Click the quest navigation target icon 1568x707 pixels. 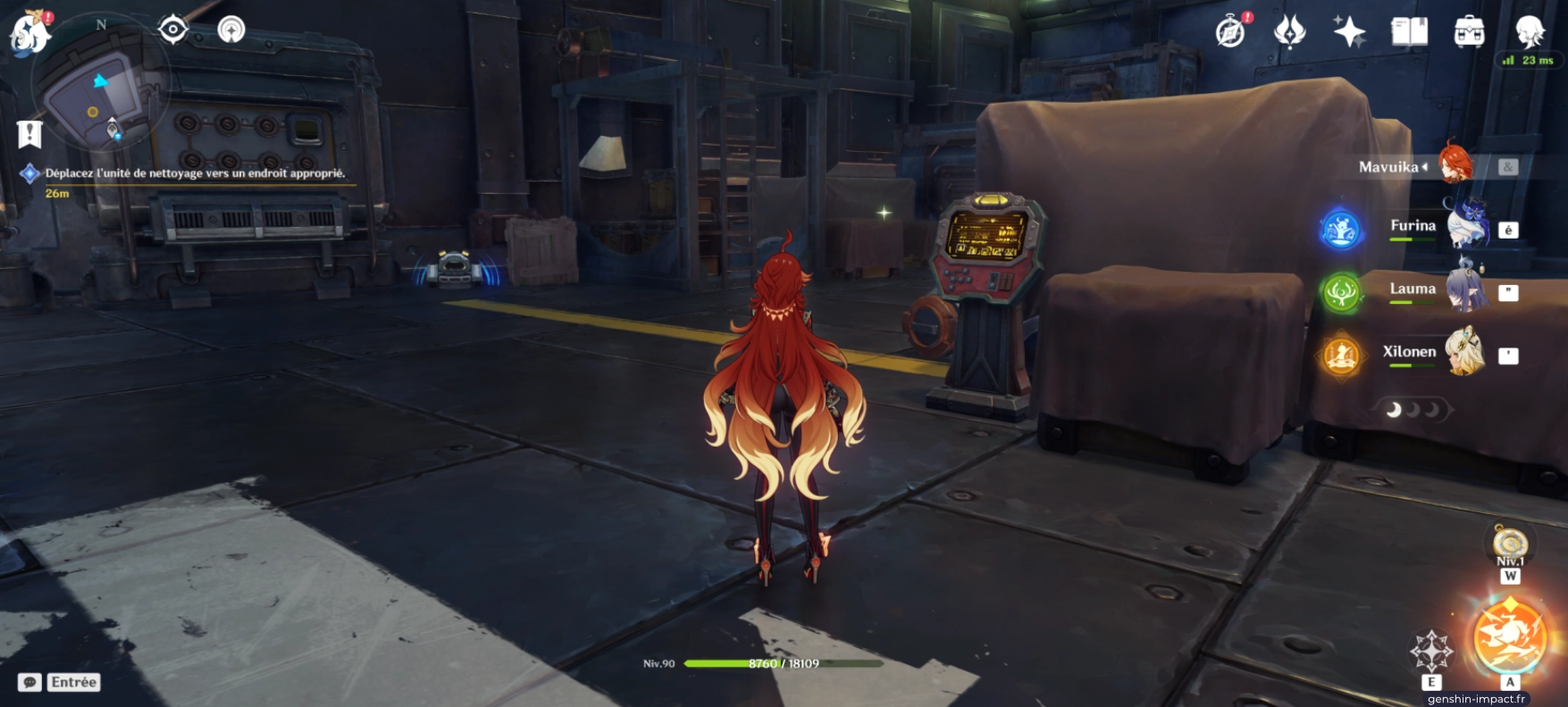coord(172,30)
